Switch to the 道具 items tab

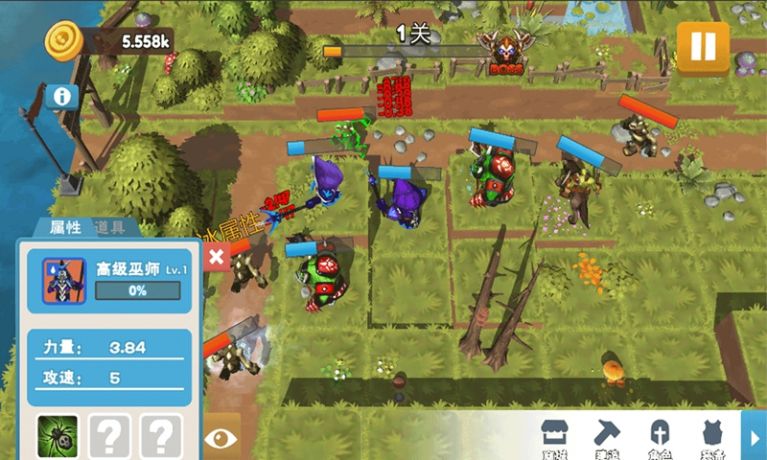[x=111, y=228]
